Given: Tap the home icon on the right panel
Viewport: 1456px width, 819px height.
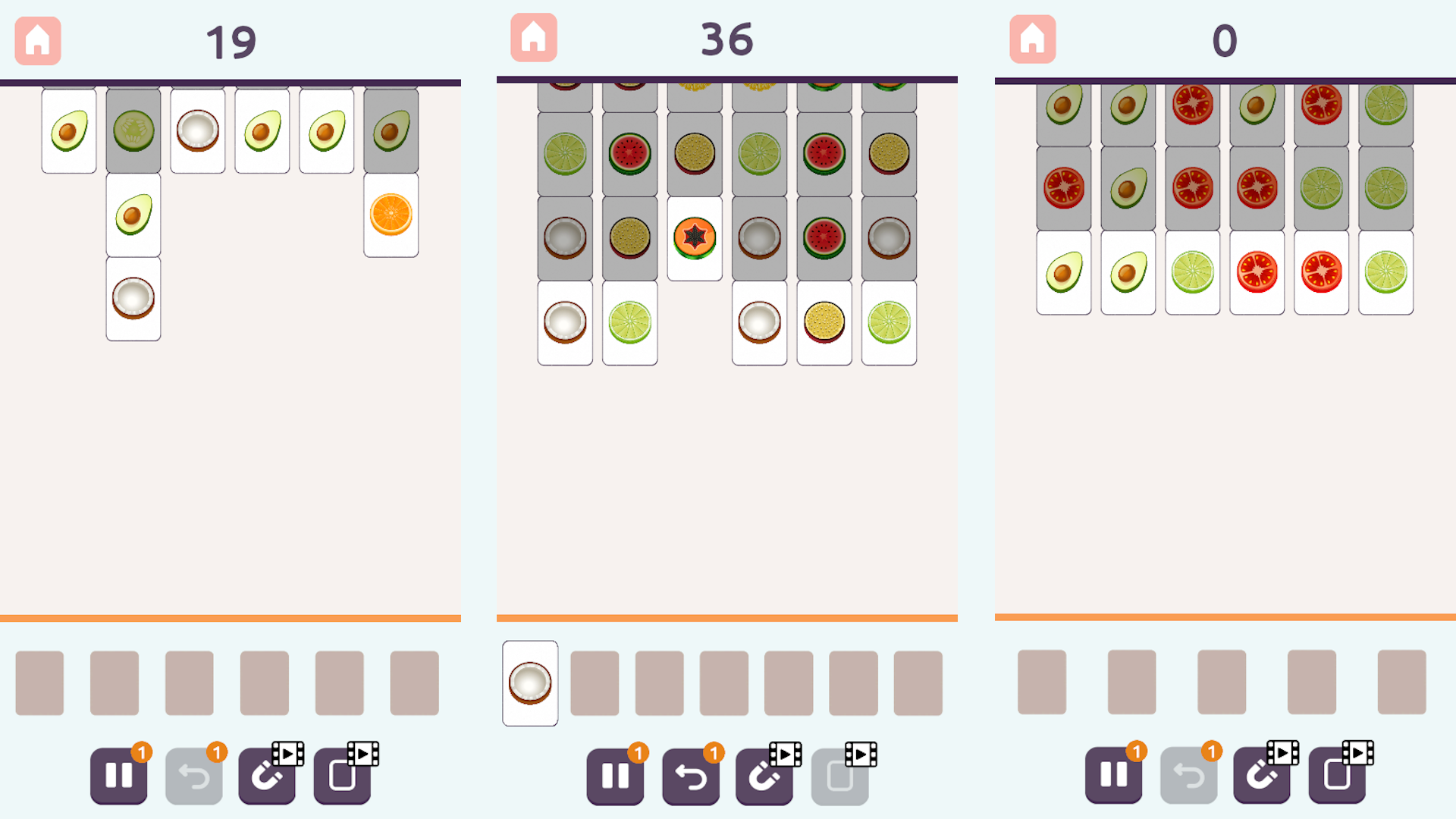Looking at the screenshot, I should (x=1031, y=36).
